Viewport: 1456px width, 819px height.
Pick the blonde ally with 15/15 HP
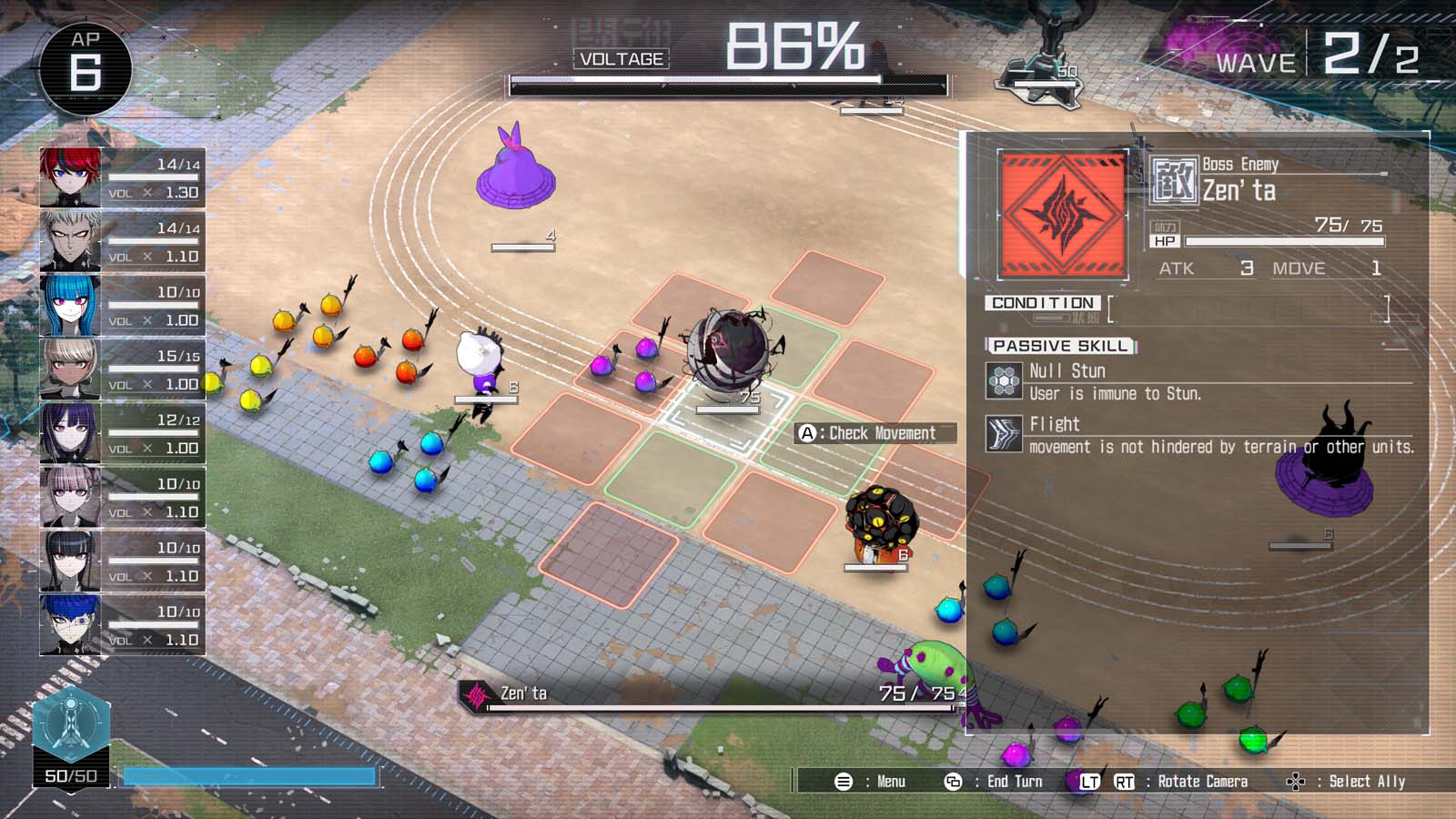(x=71, y=369)
